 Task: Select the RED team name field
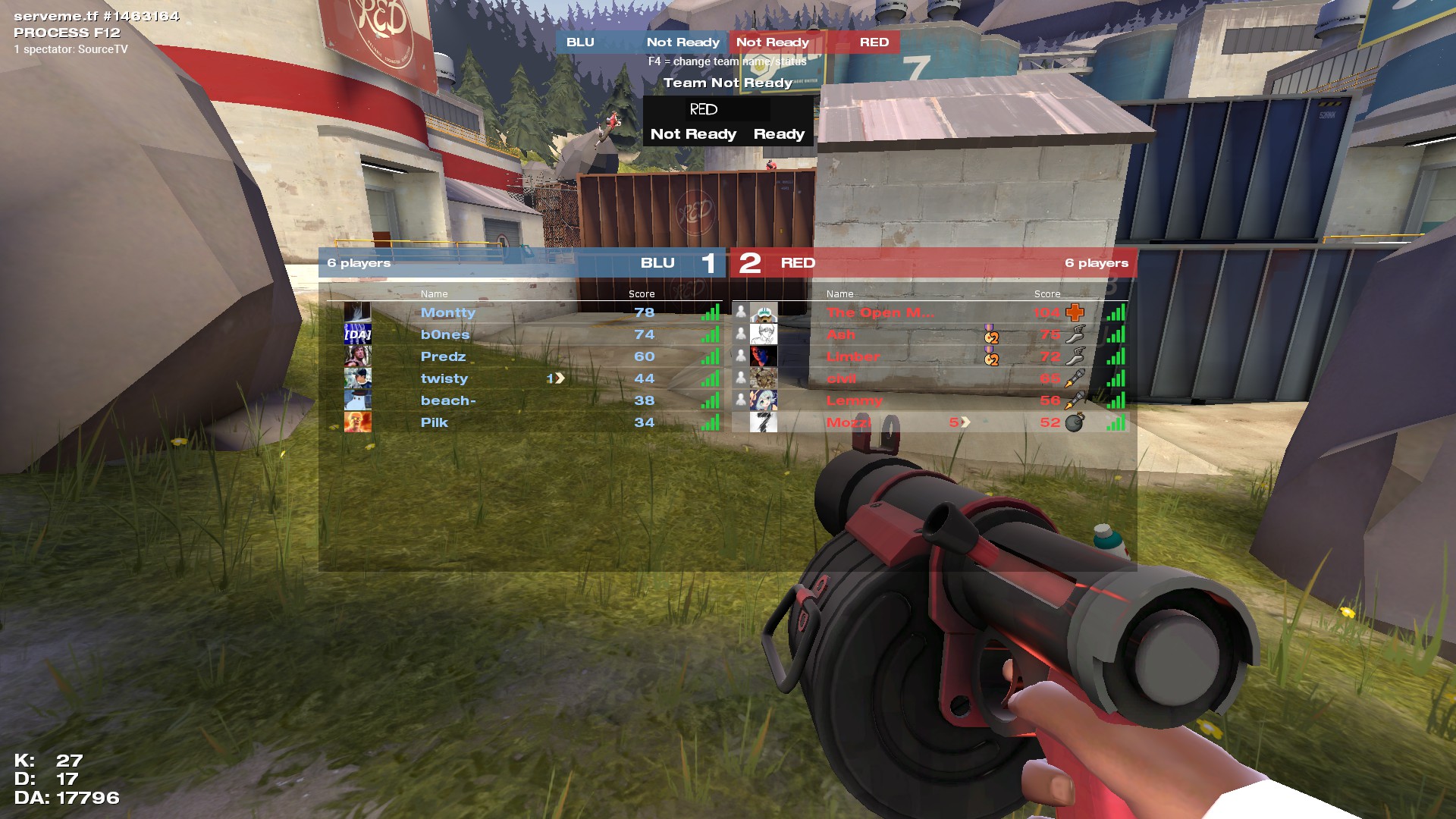pyautogui.click(x=727, y=110)
